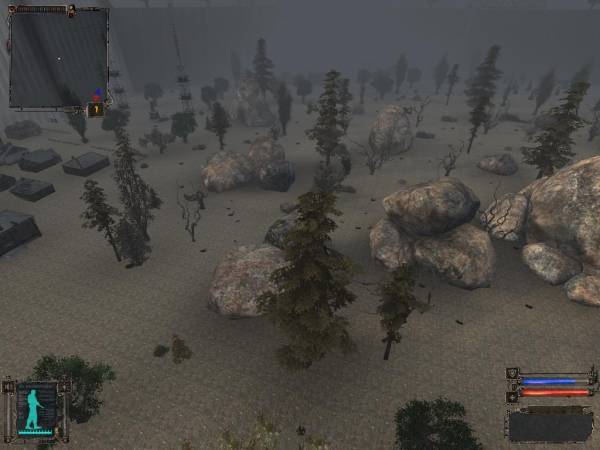Click the empty weapon panel

pyautogui.click(x=550, y=425)
